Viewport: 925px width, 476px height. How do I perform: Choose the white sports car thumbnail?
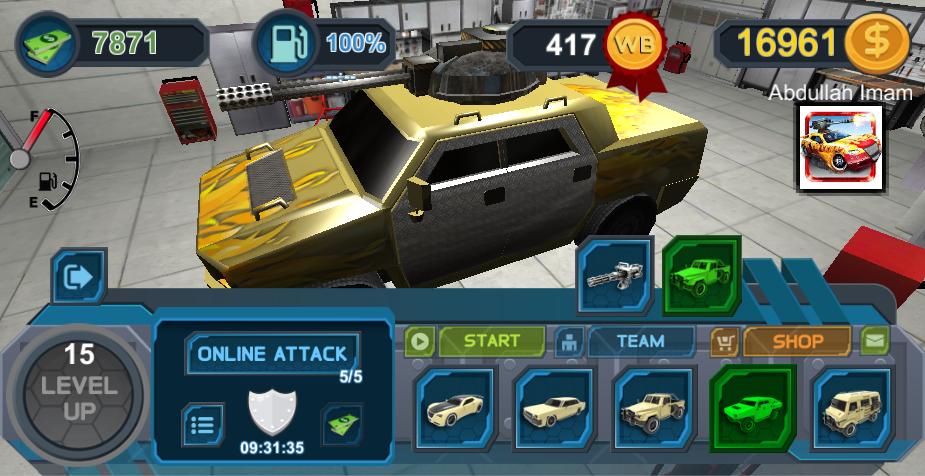[455, 408]
